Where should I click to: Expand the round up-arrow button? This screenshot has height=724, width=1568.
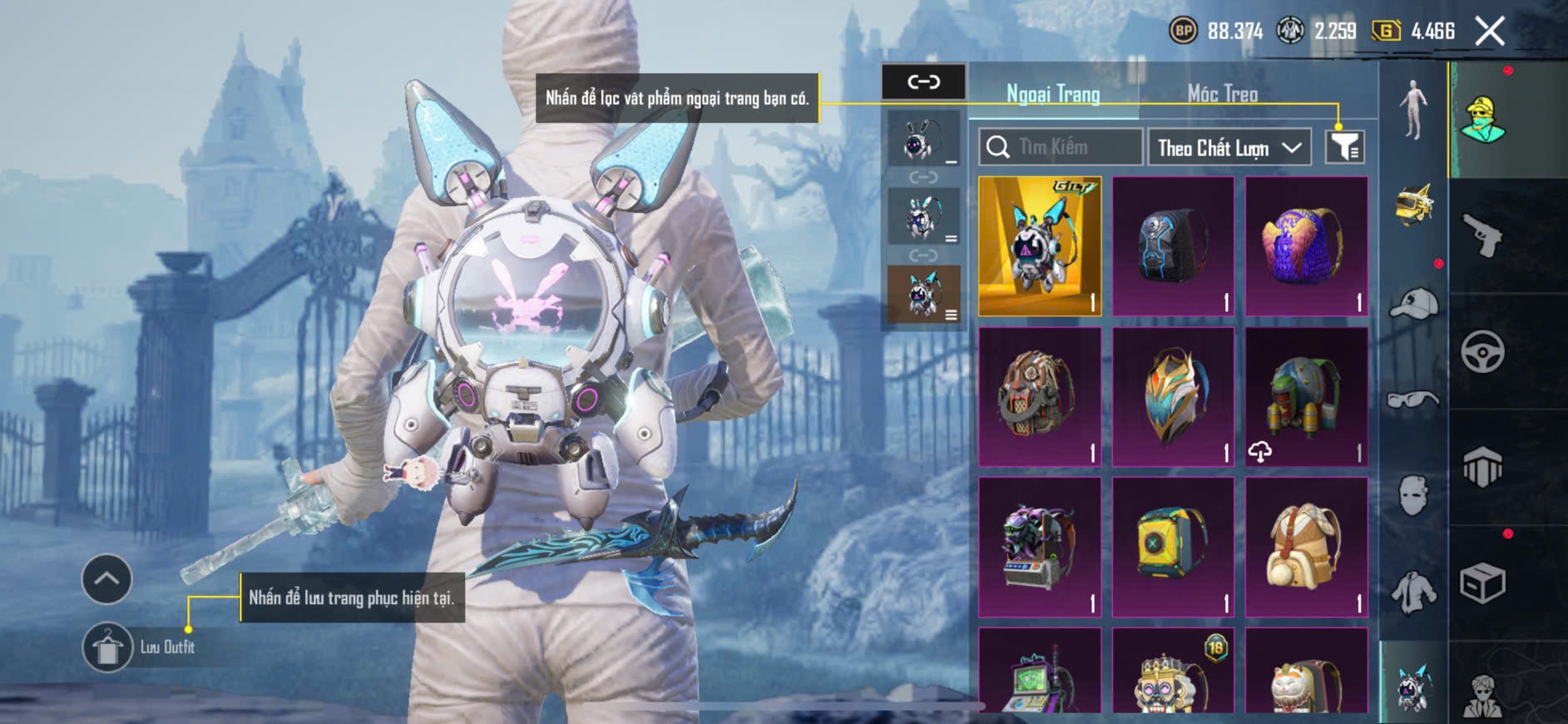106,578
